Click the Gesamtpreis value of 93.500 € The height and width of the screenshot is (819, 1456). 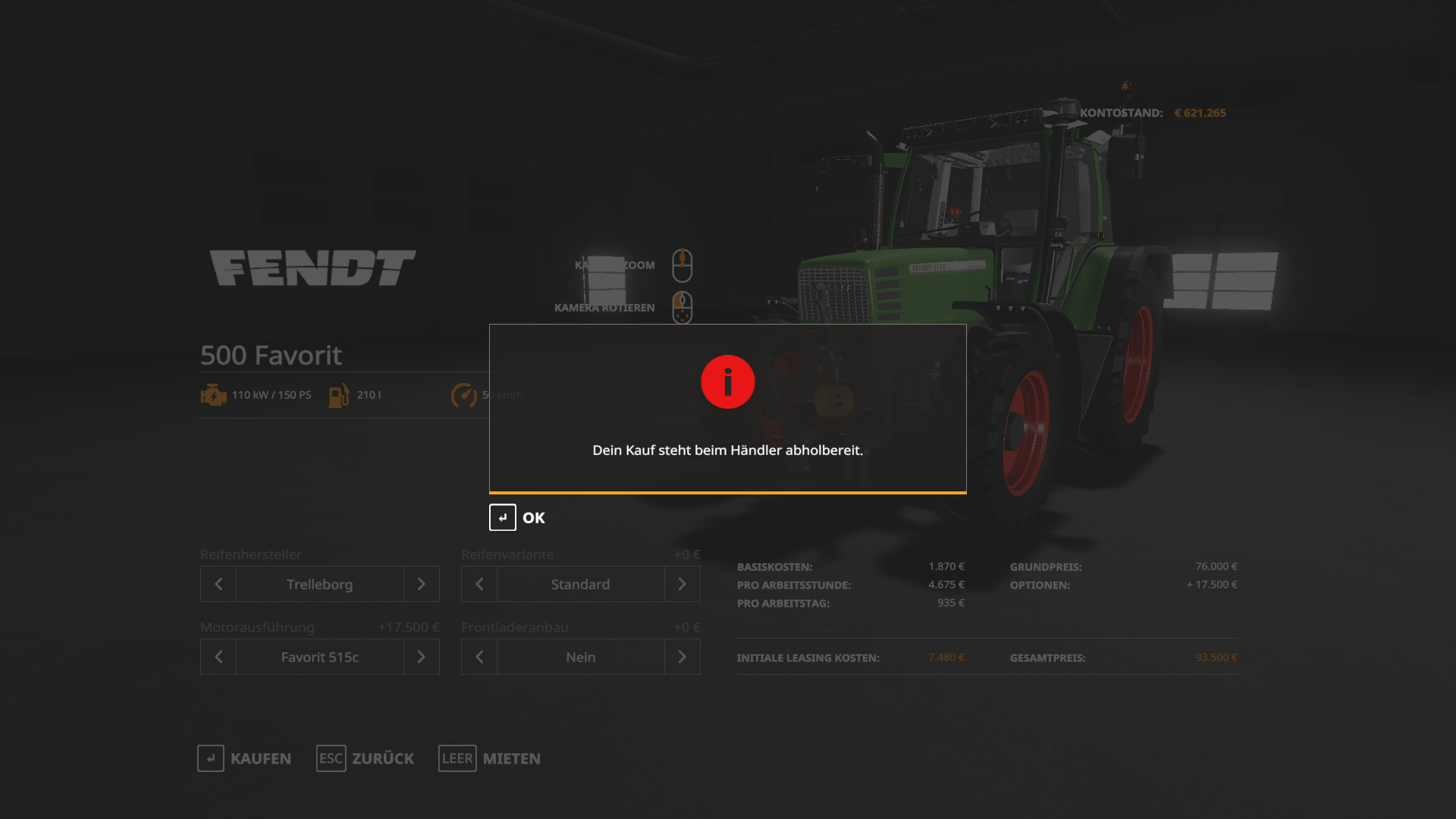coord(1216,657)
